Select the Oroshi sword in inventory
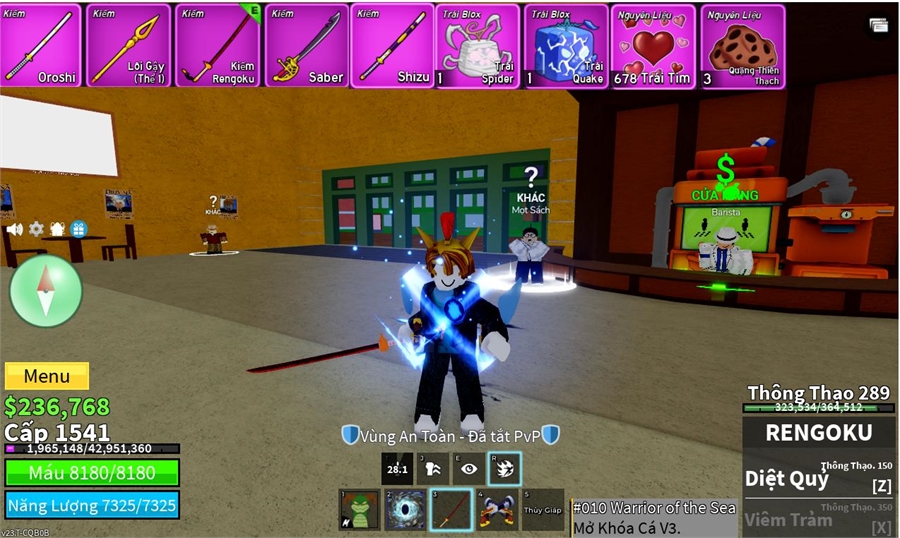 40,46
